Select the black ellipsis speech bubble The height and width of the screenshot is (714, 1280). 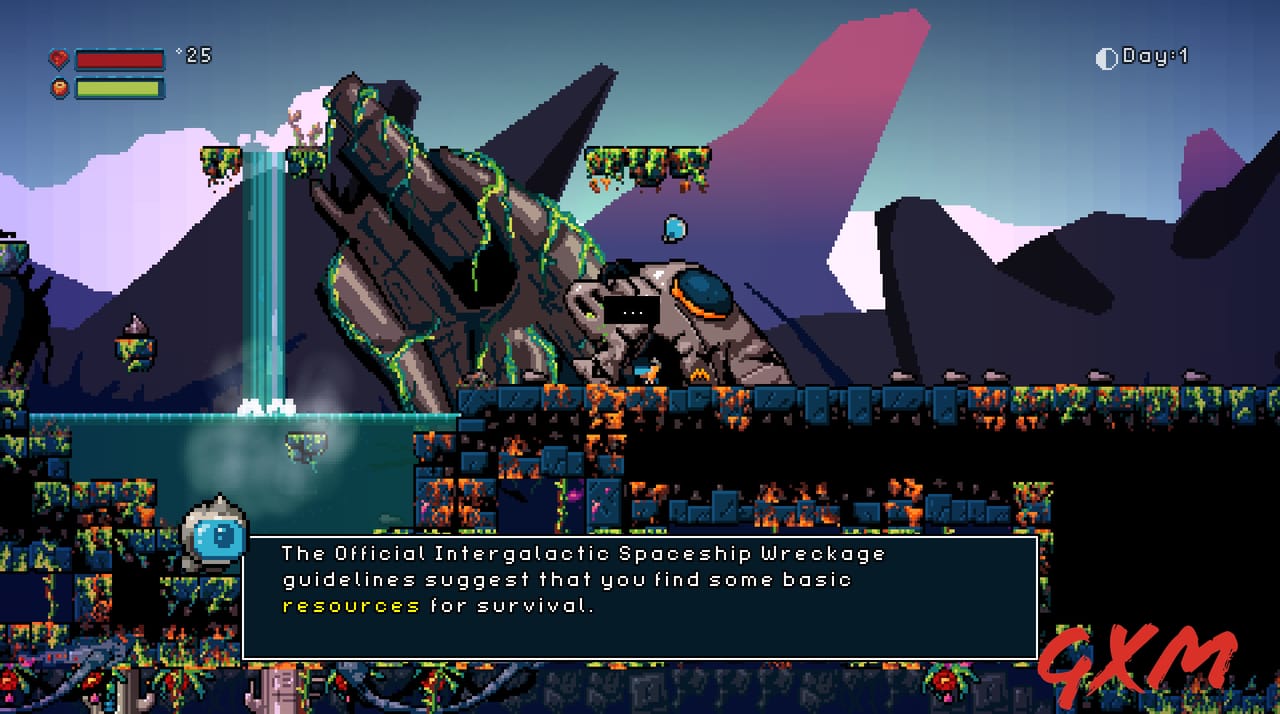tap(631, 311)
